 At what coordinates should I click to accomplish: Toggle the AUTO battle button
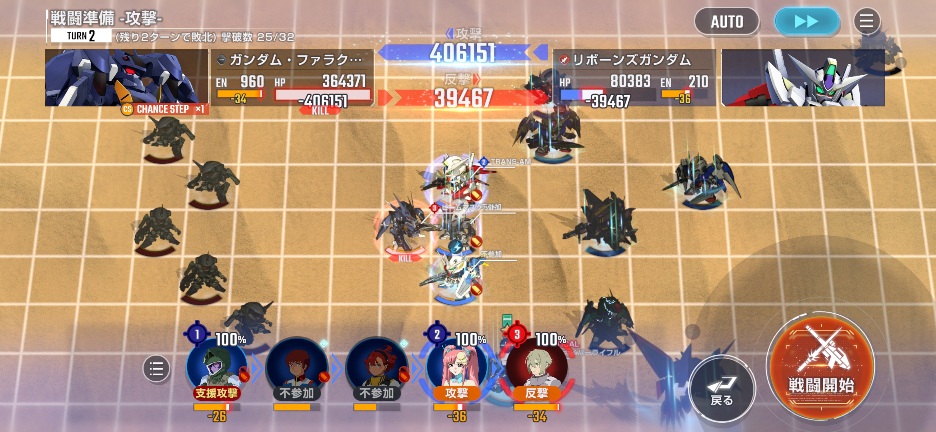pyautogui.click(x=727, y=21)
